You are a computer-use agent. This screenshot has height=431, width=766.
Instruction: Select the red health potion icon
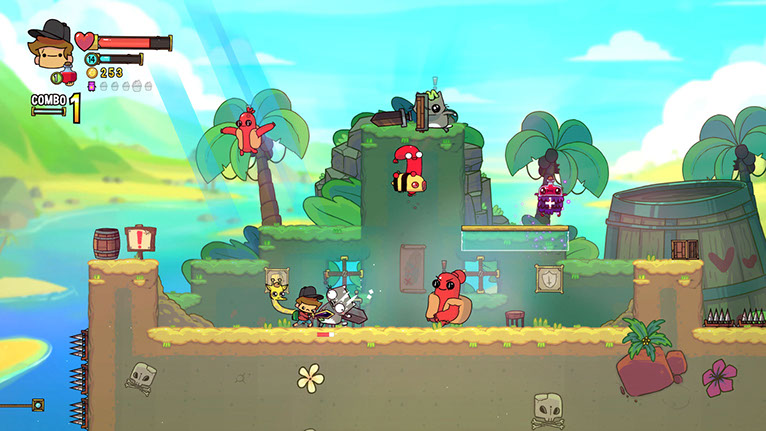click(x=67, y=76)
